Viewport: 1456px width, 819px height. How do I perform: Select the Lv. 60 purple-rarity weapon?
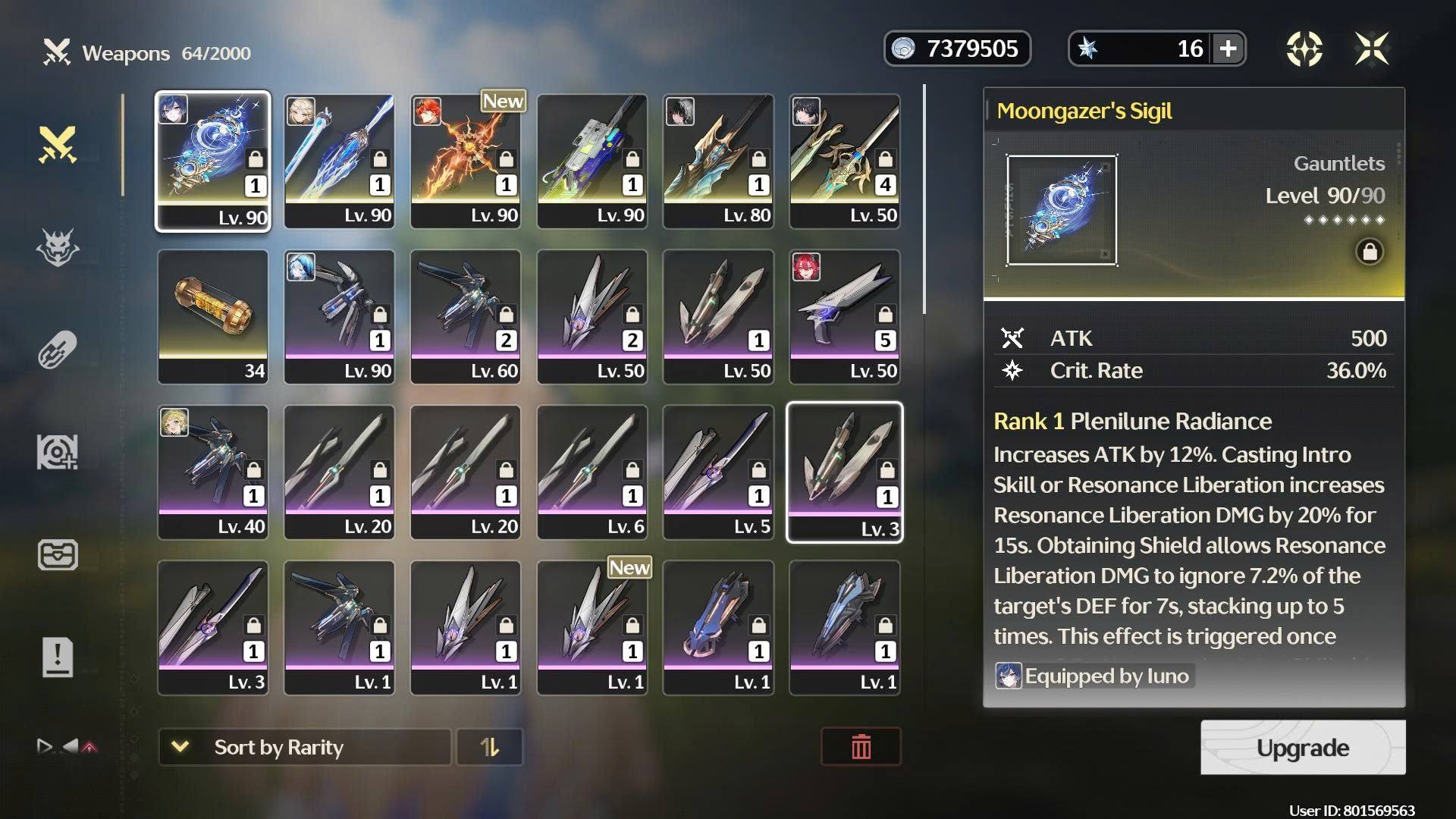466,316
